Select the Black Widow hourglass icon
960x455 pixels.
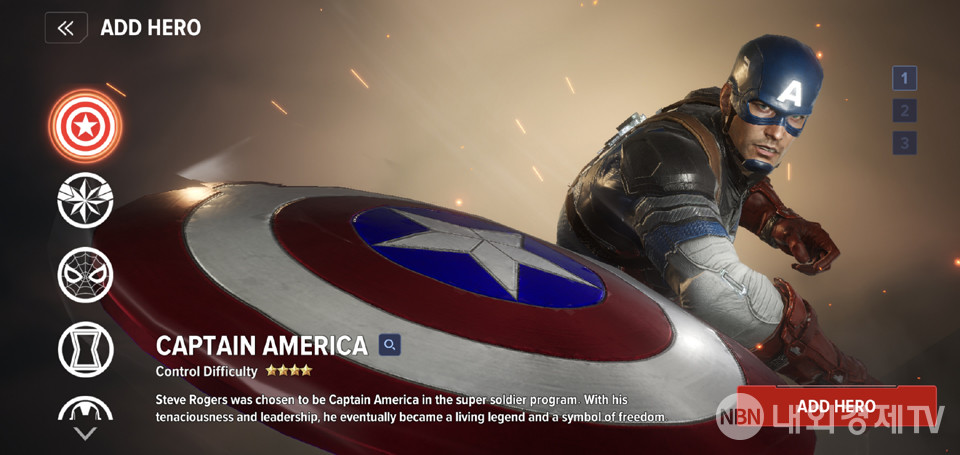[x=85, y=349]
